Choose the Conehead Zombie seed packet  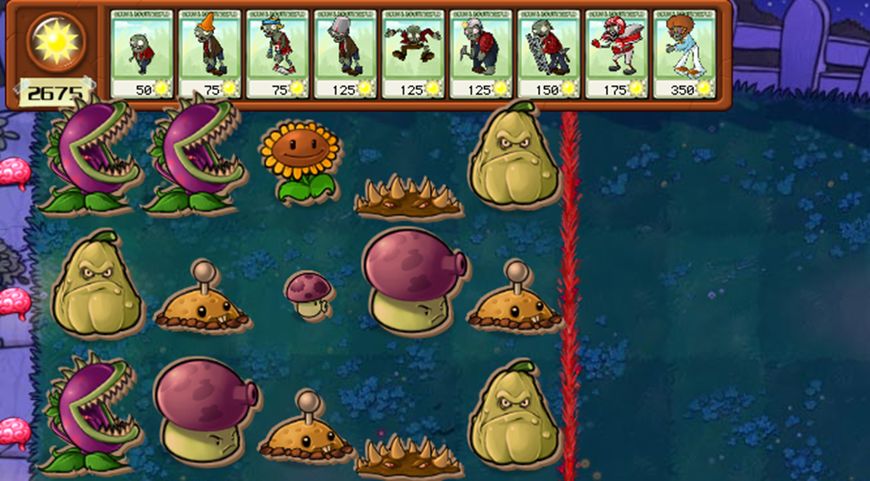(x=210, y=54)
